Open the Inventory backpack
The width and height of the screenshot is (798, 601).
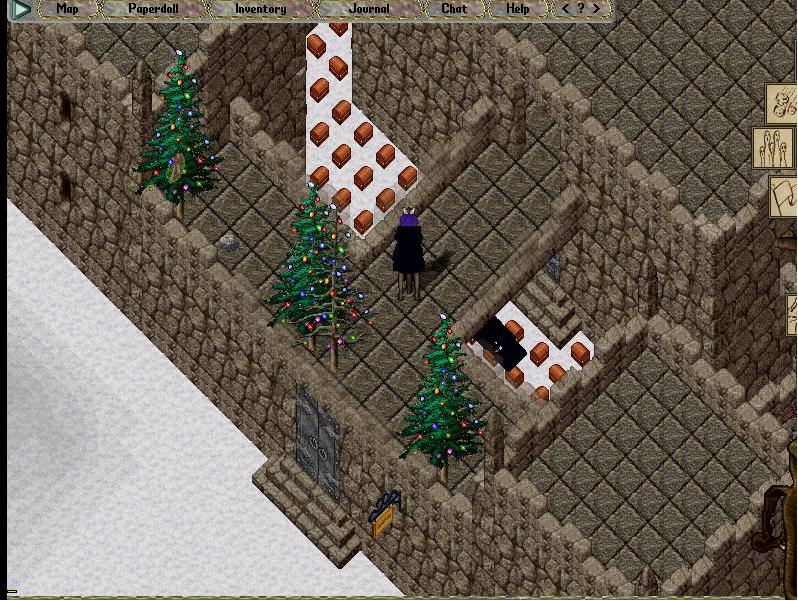coord(260,9)
